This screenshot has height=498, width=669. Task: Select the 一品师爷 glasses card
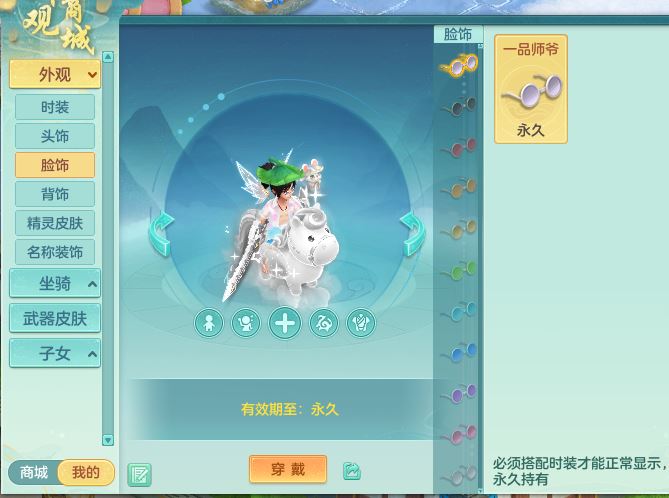point(531,88)
